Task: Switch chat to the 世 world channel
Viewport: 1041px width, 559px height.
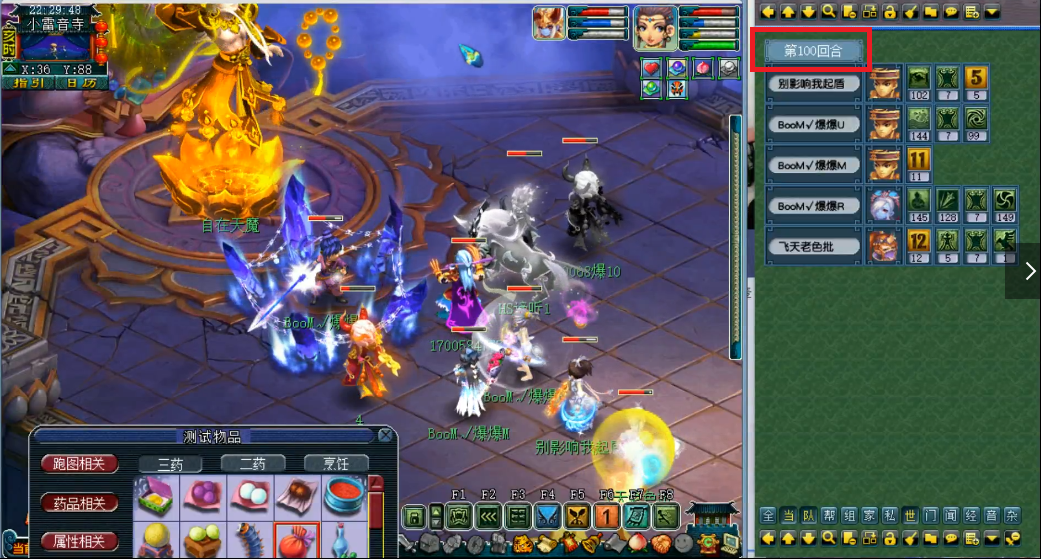Action: (910, 515)
